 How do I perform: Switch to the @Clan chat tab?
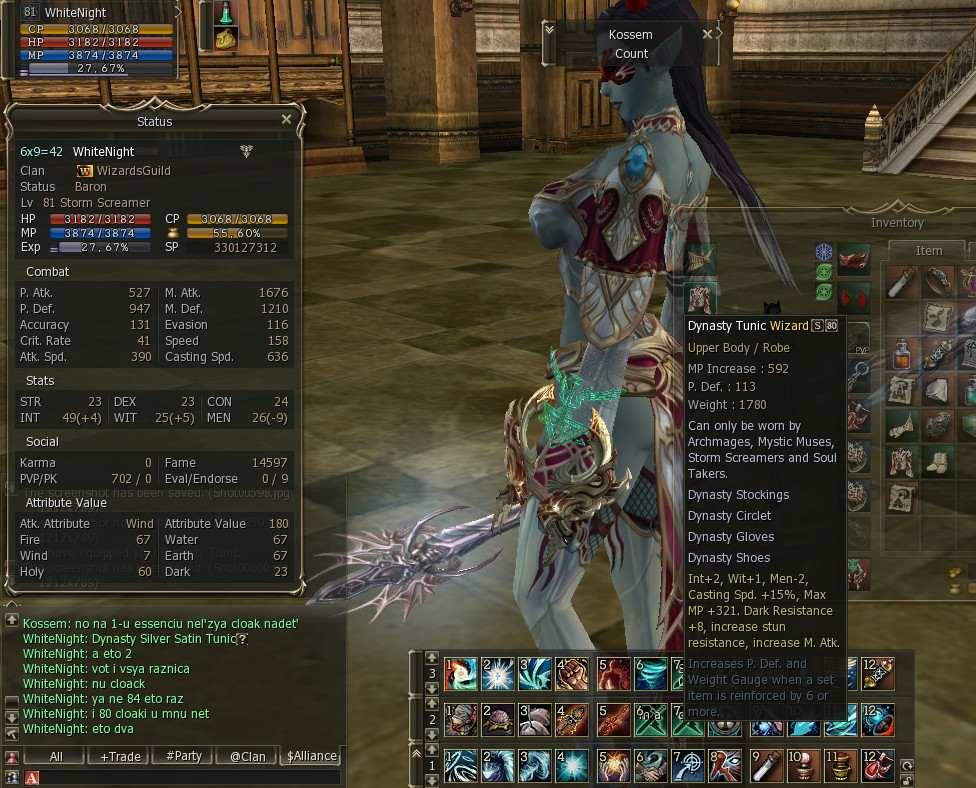click(x=247, y=756)
